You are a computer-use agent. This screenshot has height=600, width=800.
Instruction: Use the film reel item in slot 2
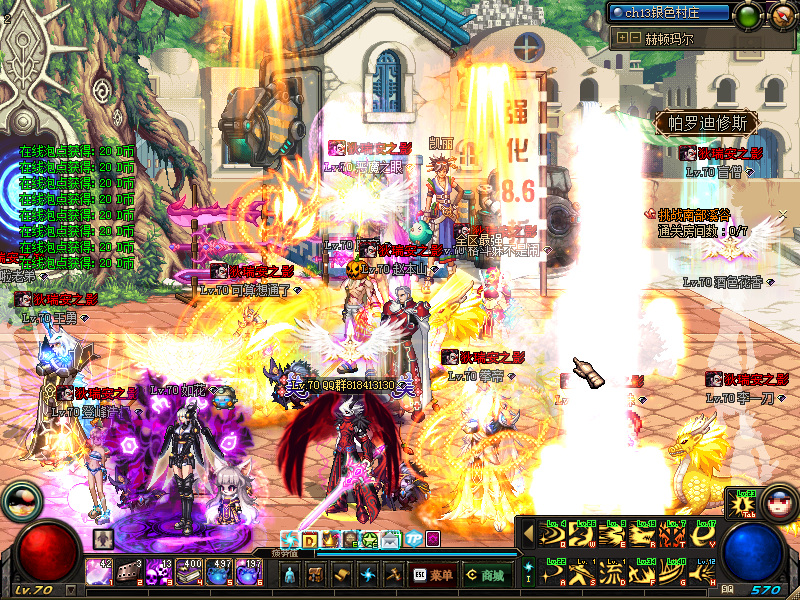[x=129, y=573]
